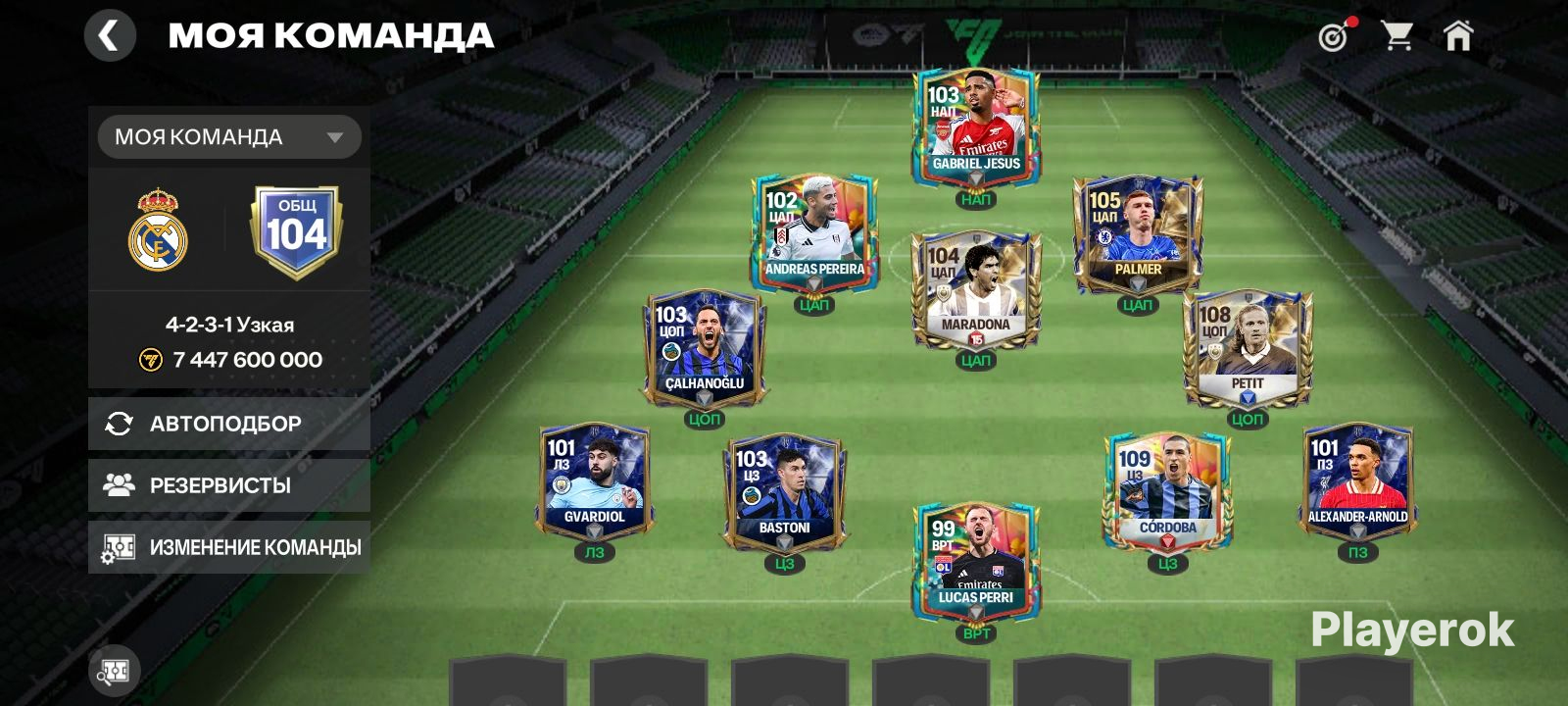Click the АВТОПОДБОР refresh arrows icon
The height and width of the screenshot is (706, 1568).
click(119, 423)
